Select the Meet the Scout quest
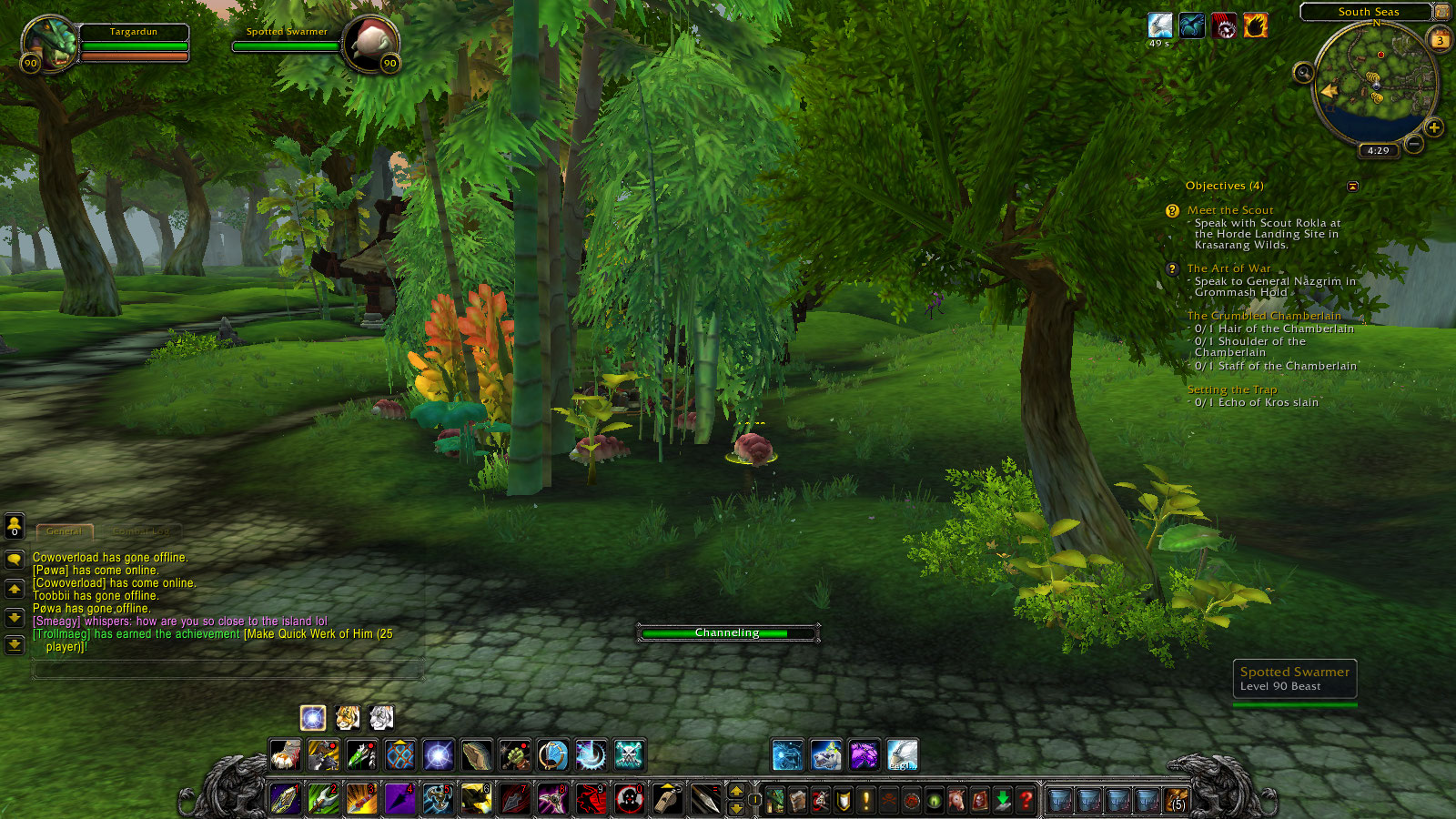The image size is (1456, 819). [1230, 210]
